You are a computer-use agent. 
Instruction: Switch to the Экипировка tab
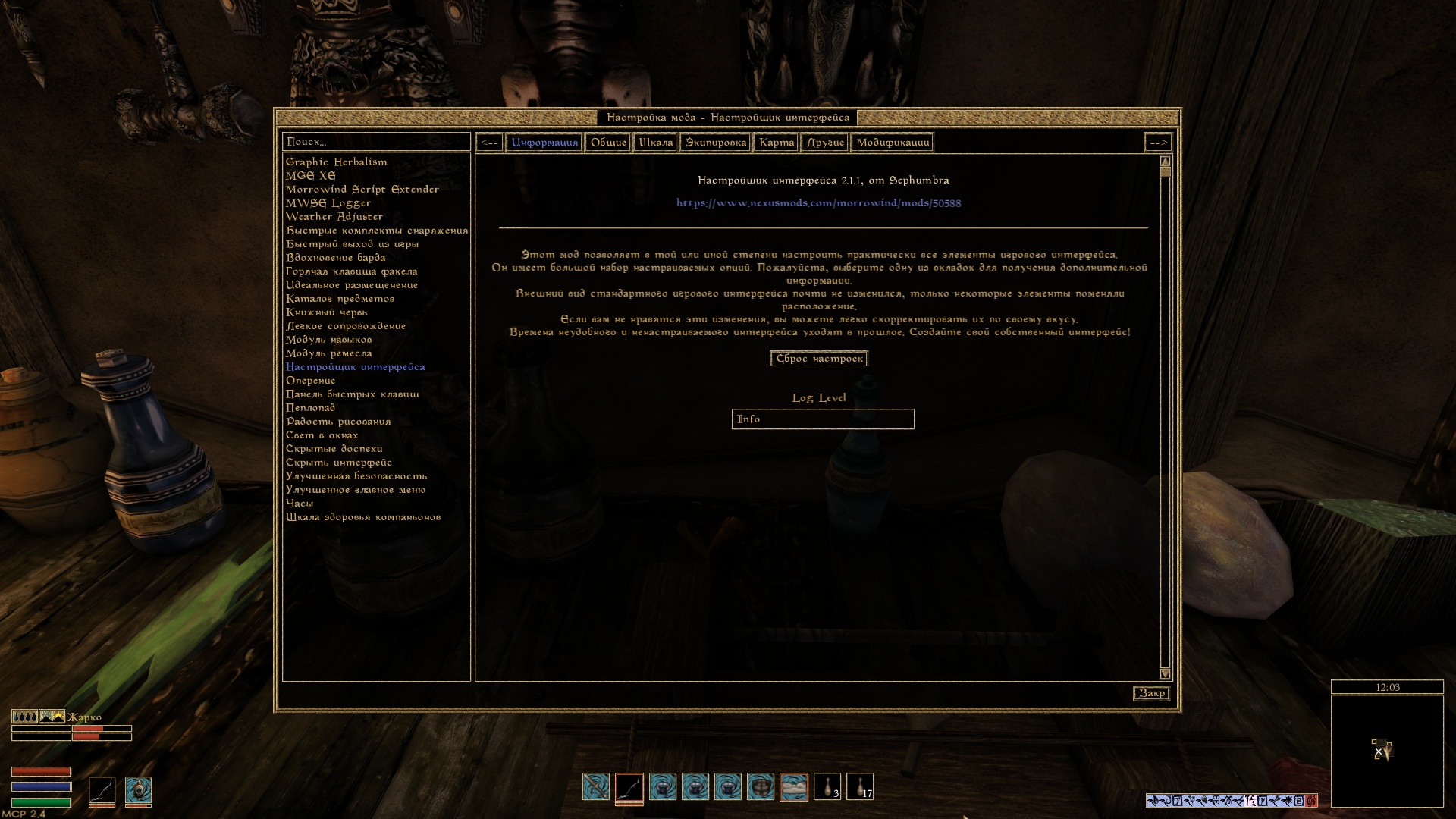pyautogui.click(x=715, y=143)
